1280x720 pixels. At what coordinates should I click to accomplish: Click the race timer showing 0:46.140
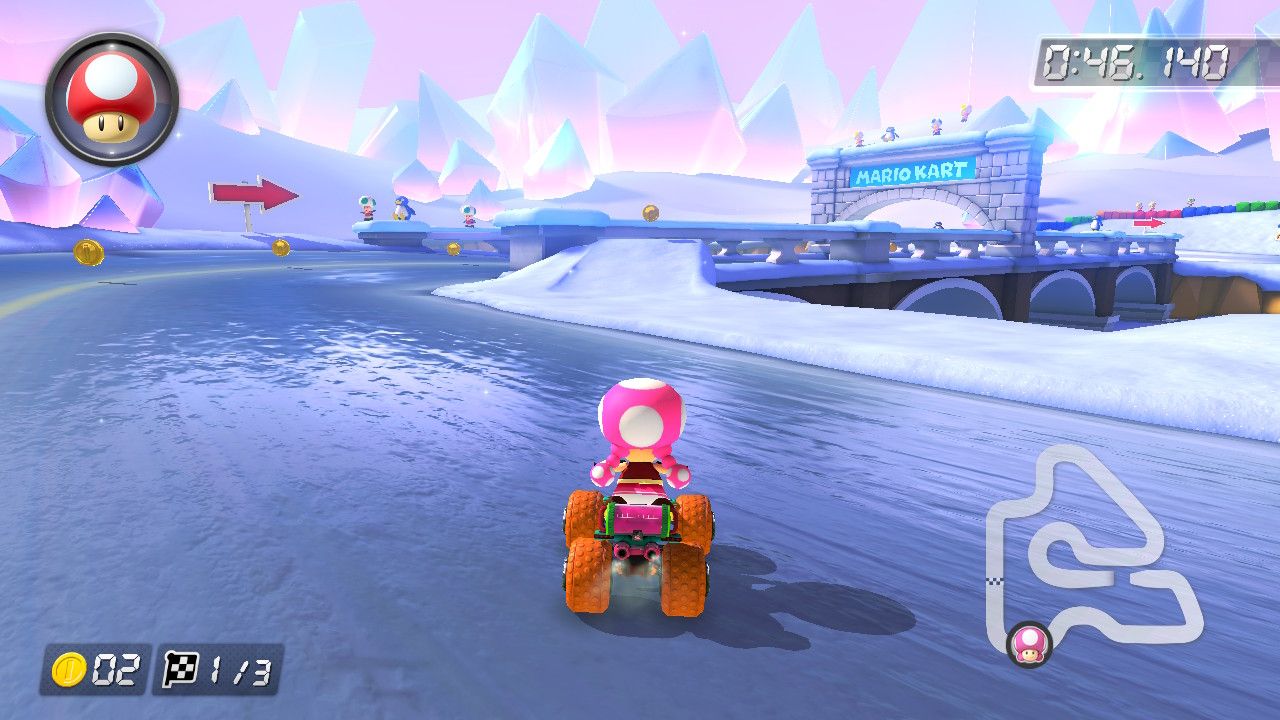click(1136, 57)
